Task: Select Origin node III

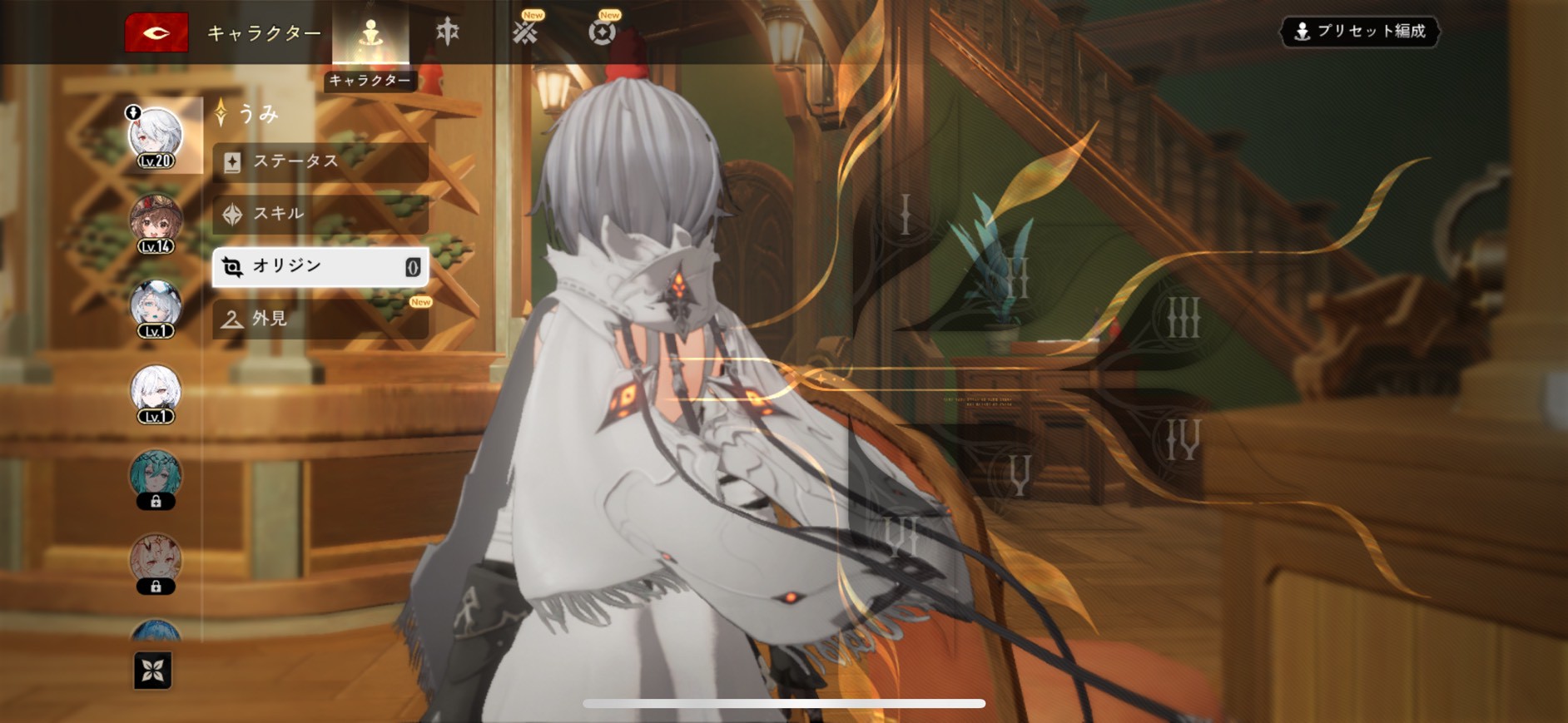Action: click(x=1183, y=317)
